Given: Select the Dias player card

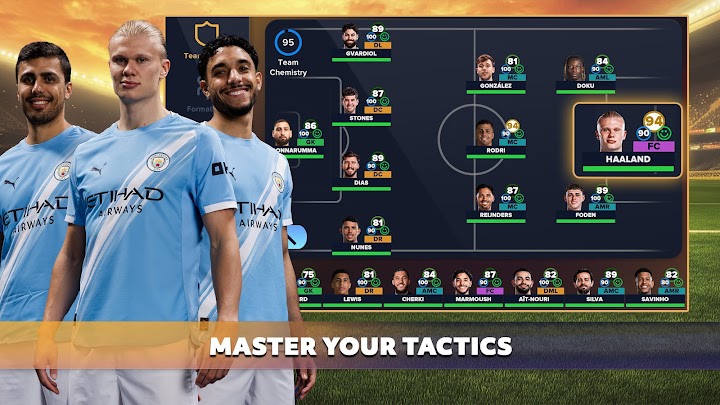Looking at the screenshot, I should (x=361, y=170).
